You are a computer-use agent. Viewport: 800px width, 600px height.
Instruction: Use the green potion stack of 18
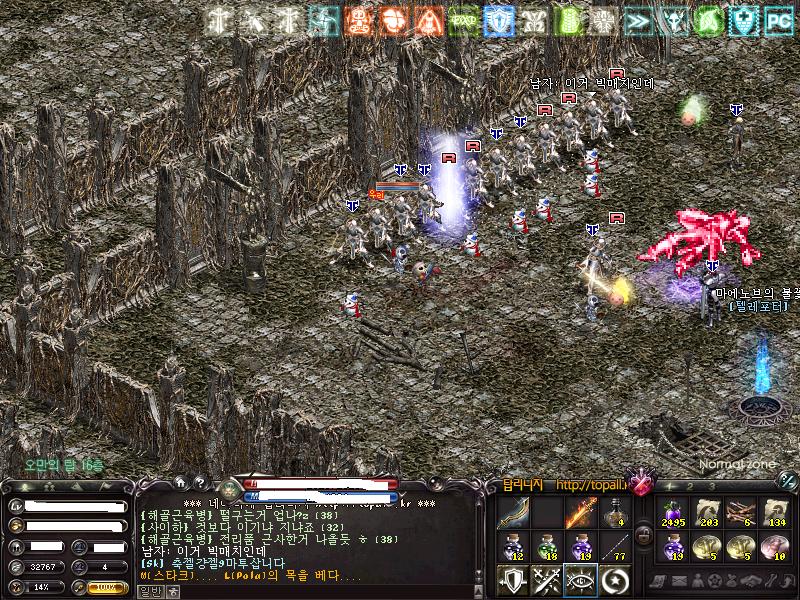pos(547,546)
